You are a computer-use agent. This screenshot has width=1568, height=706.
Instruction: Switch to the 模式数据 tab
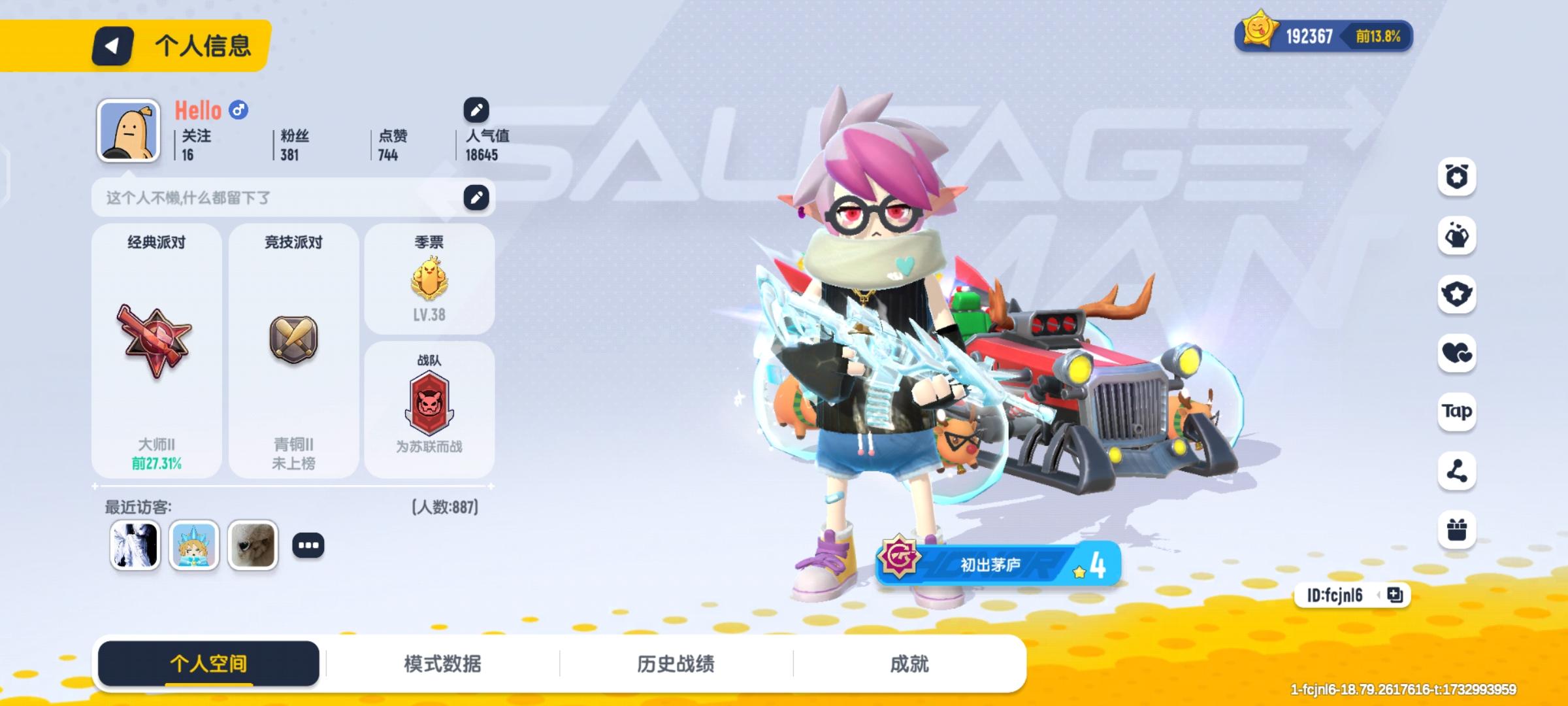click(x=444, y=663)
